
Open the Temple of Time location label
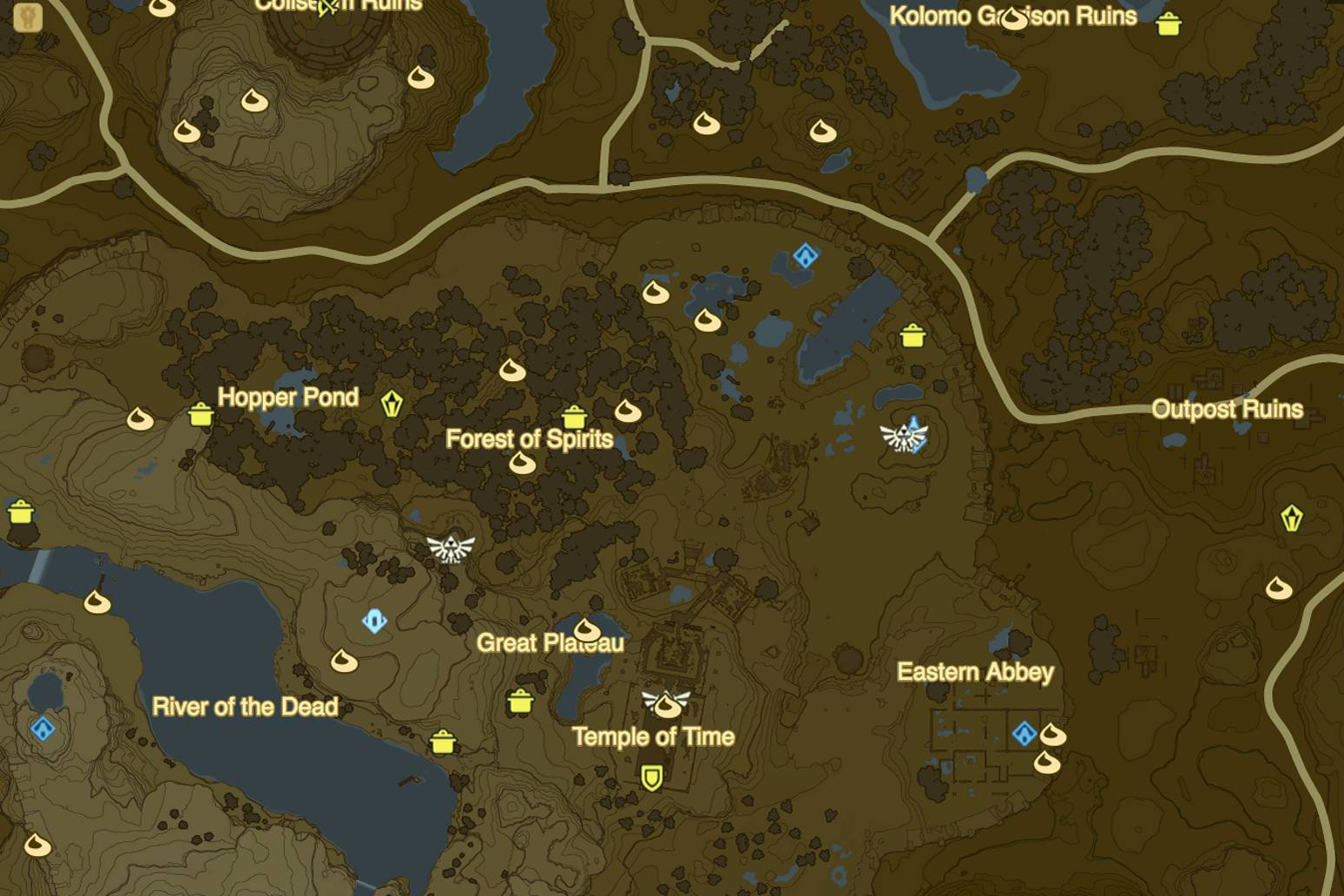653,735
